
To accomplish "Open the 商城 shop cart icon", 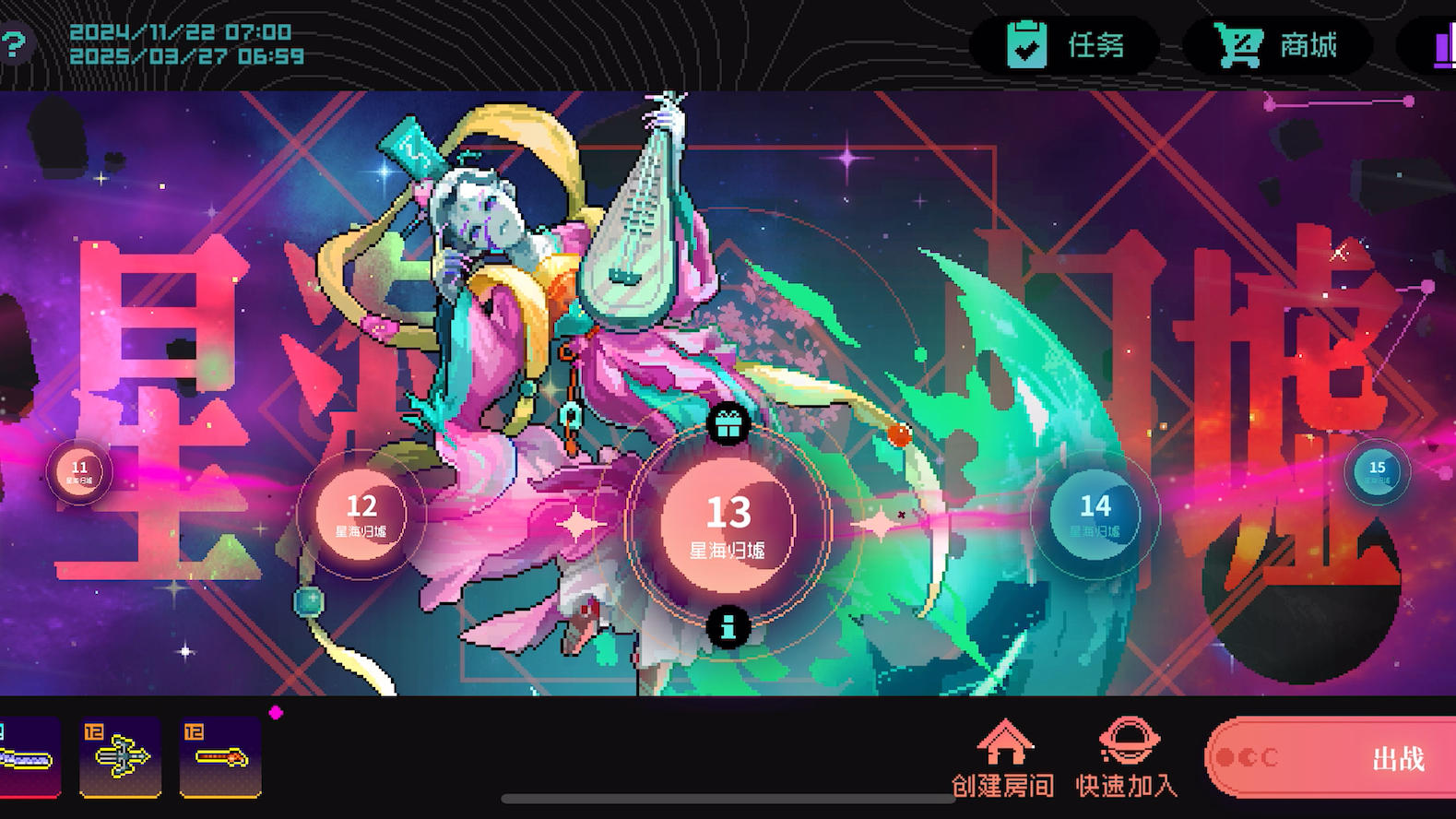I will click(x=1240, y=44).
